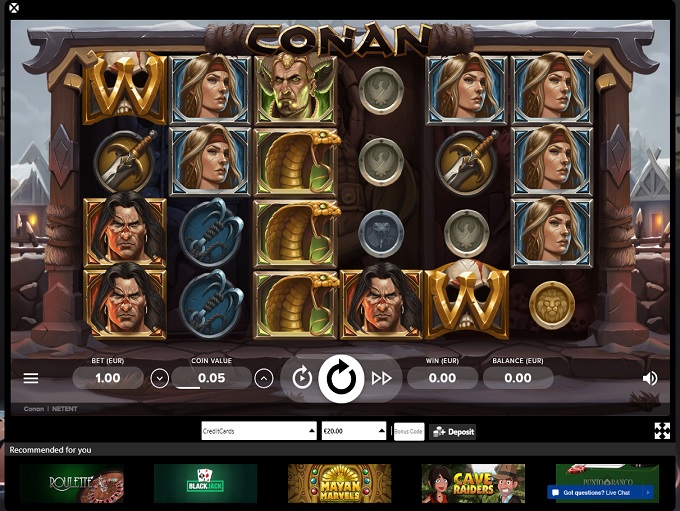680x511 pixels.
Task: Close the game window with the X
Action: point(13,8)
